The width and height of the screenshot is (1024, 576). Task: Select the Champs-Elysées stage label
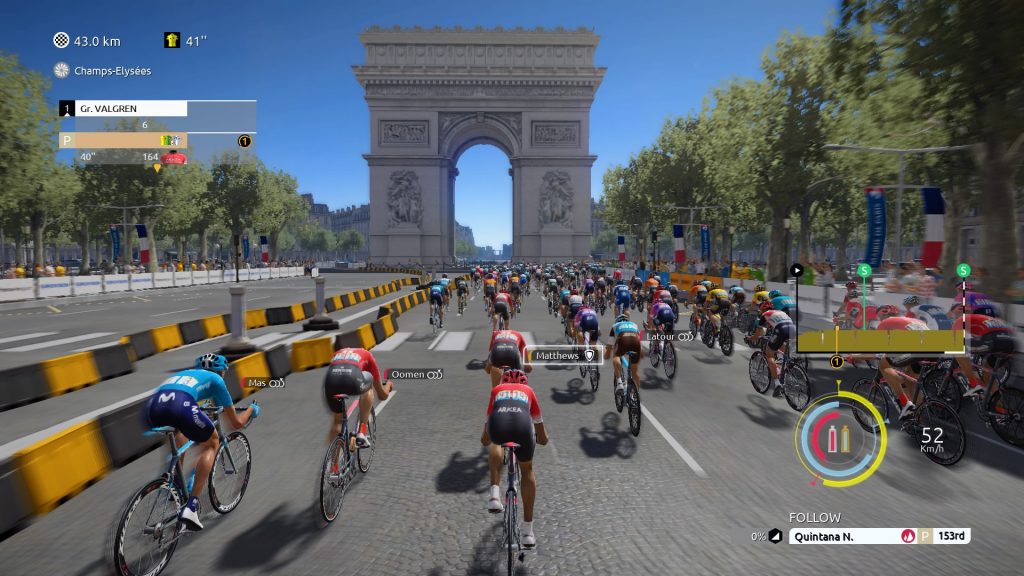(x=104, y=70)
